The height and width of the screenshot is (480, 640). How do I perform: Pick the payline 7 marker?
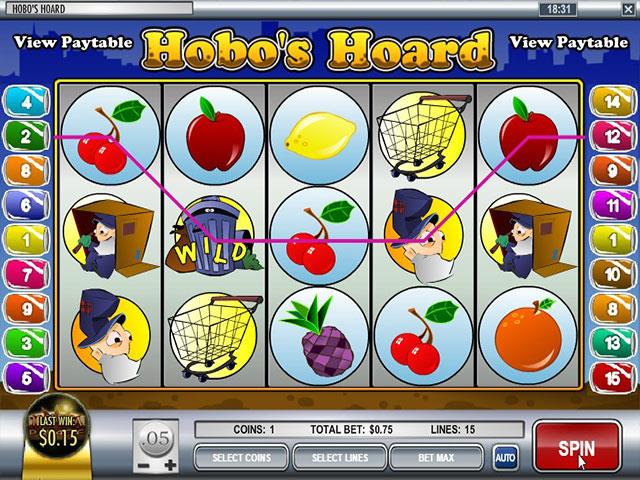tap(20, 272)
